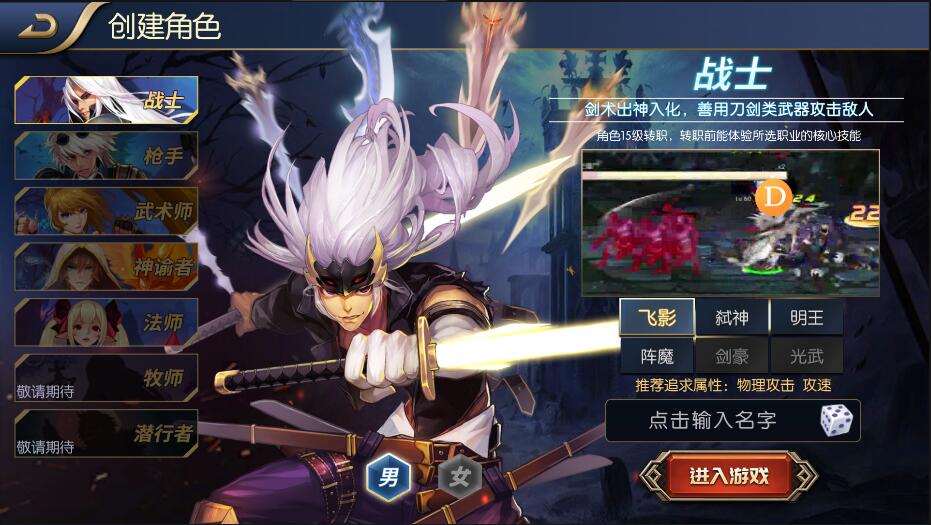
Task: Select the 战士 warrior class
Action: (106, 99)
